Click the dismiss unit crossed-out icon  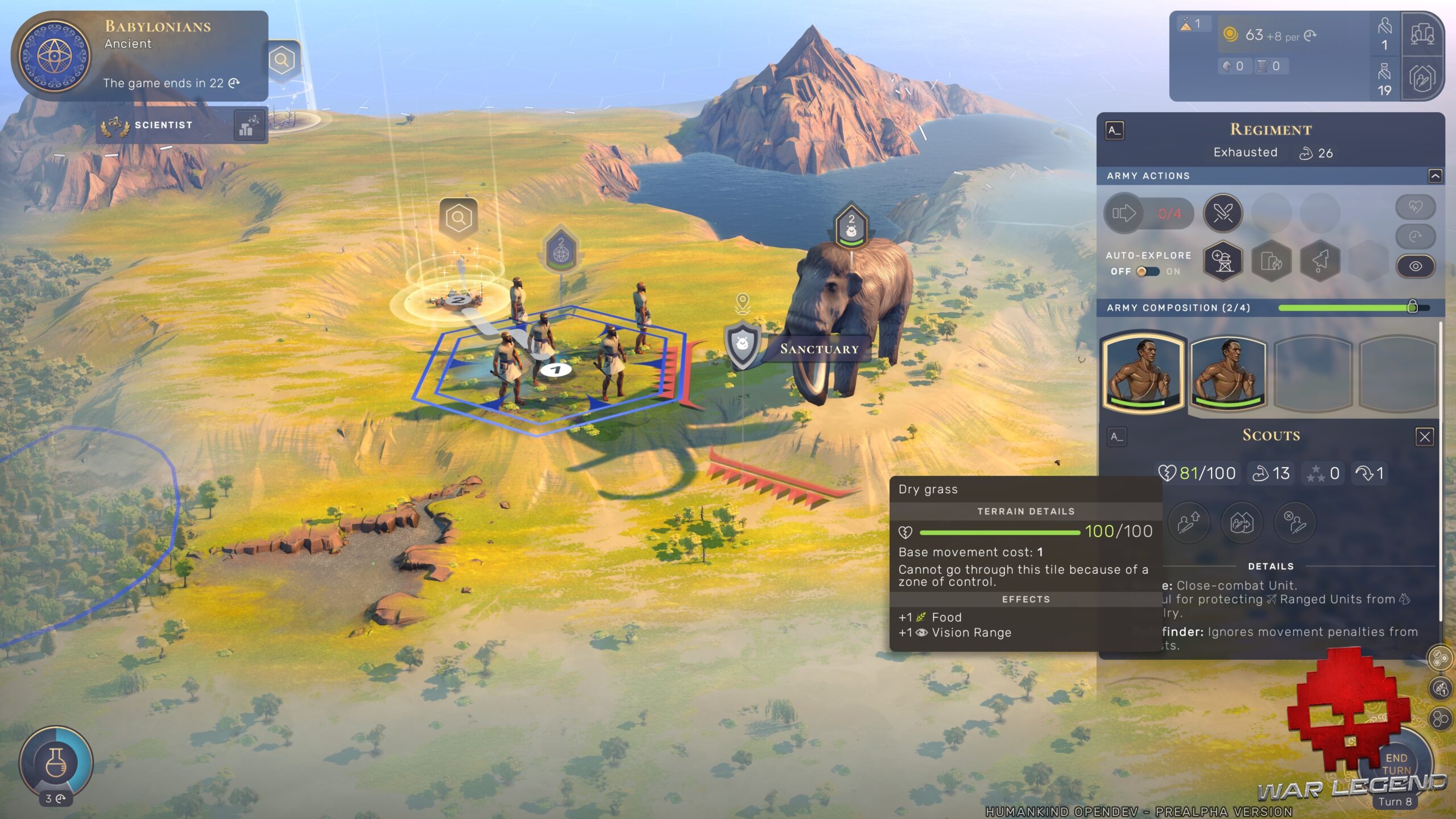pos(1295,522)
